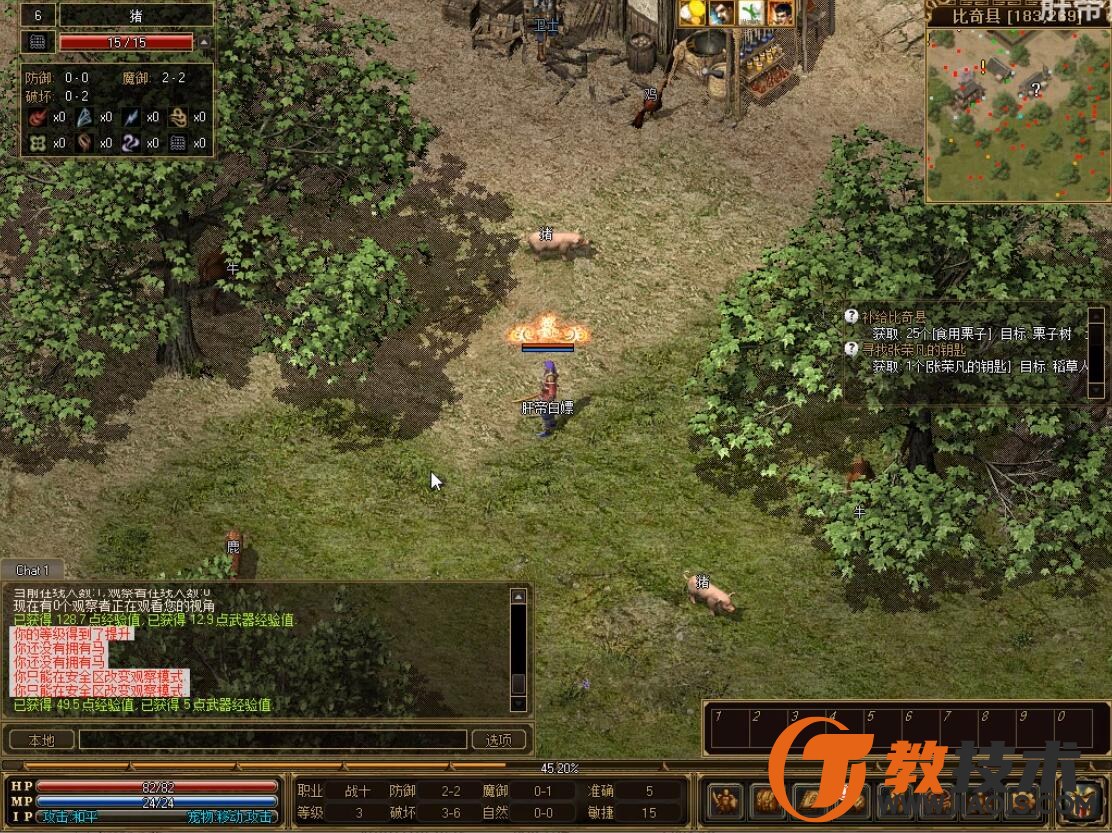This screenshot has height=833, width=1112.
Task: Click the chat scrollbar up arrow
Action: point(518,597)
